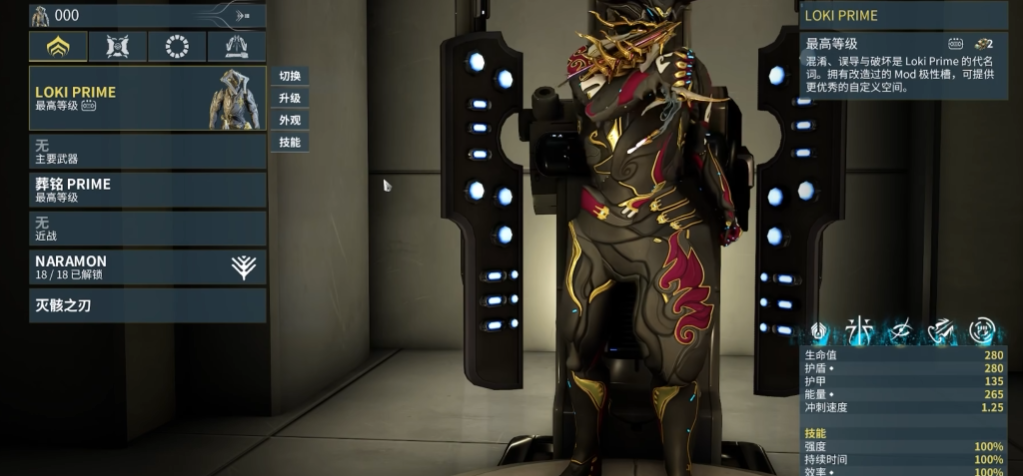Open the 外观 appearance menu
The height and width of the screenshot is (476, 1023).
click(289, 120)
